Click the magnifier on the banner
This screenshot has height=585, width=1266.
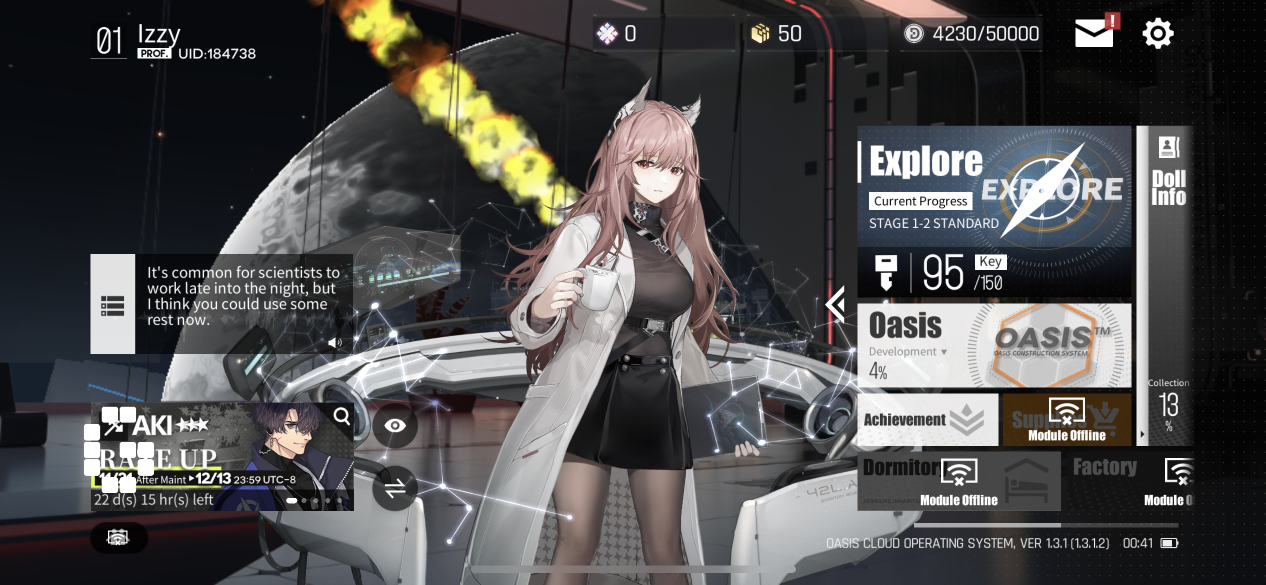342,417
